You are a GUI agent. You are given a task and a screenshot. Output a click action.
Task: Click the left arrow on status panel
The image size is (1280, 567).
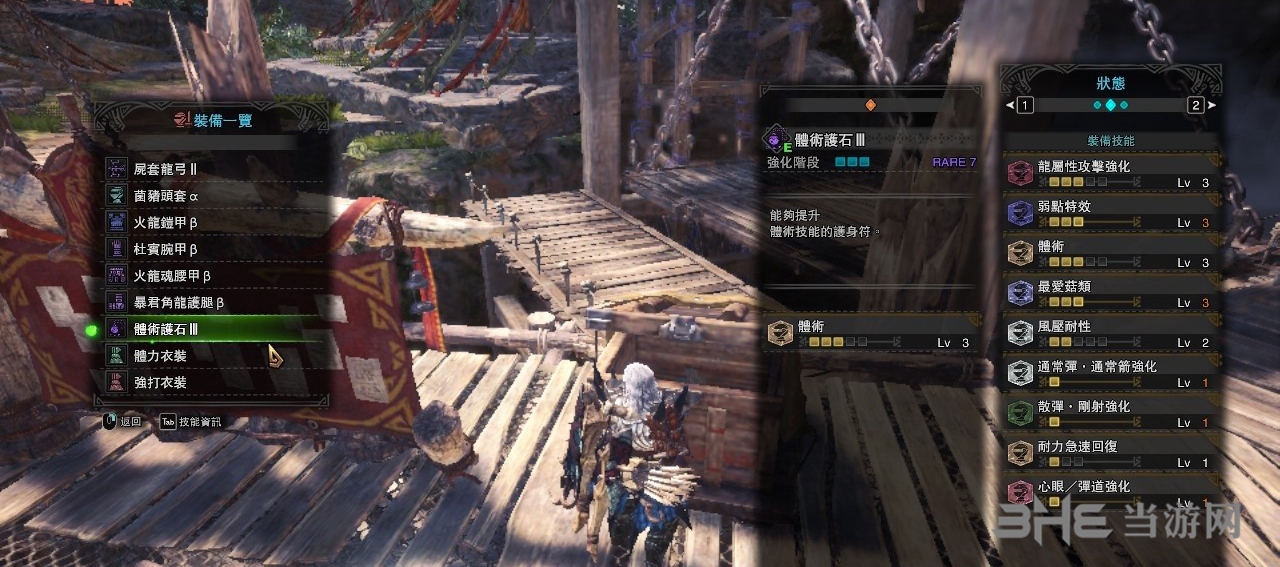pyautogui.click(x=1011, y=105)
